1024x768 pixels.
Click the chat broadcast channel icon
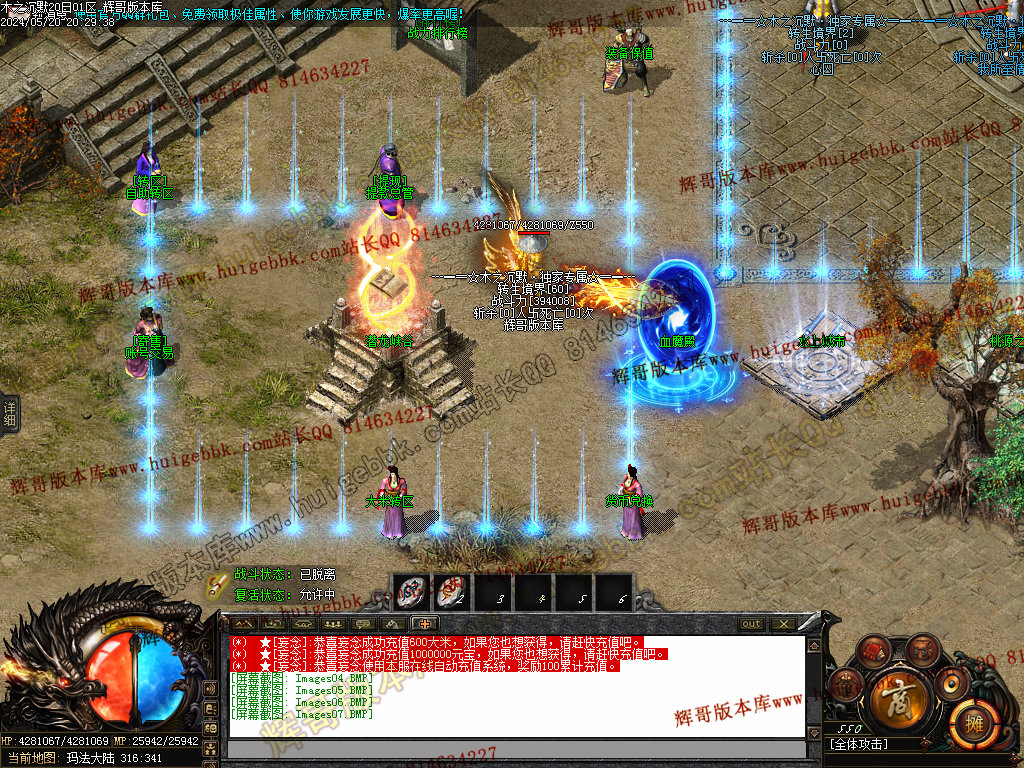(x=210, y=689)
